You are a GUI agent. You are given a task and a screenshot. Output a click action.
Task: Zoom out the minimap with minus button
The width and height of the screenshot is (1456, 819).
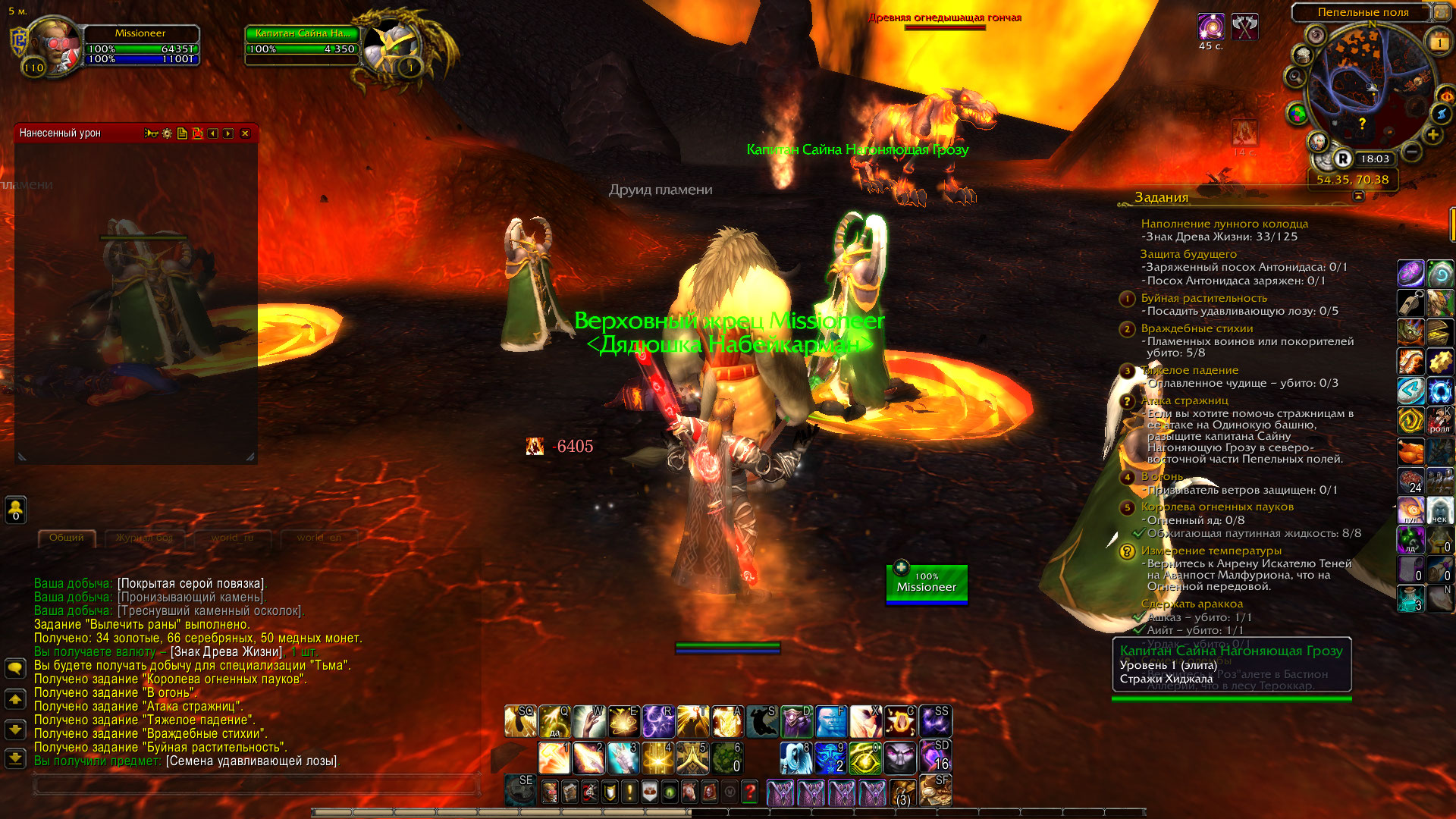1411,152
